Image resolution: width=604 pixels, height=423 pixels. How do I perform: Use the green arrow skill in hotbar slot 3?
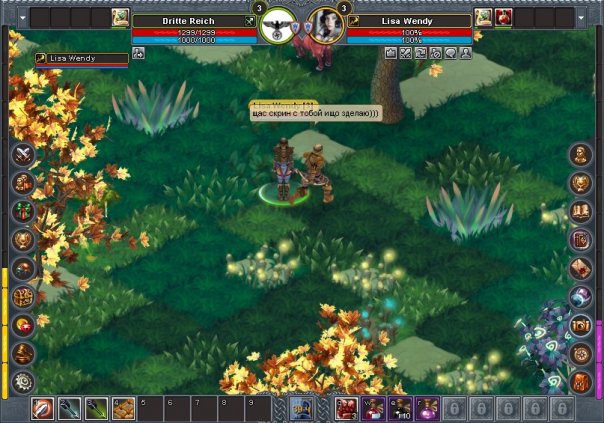point(96,408)
